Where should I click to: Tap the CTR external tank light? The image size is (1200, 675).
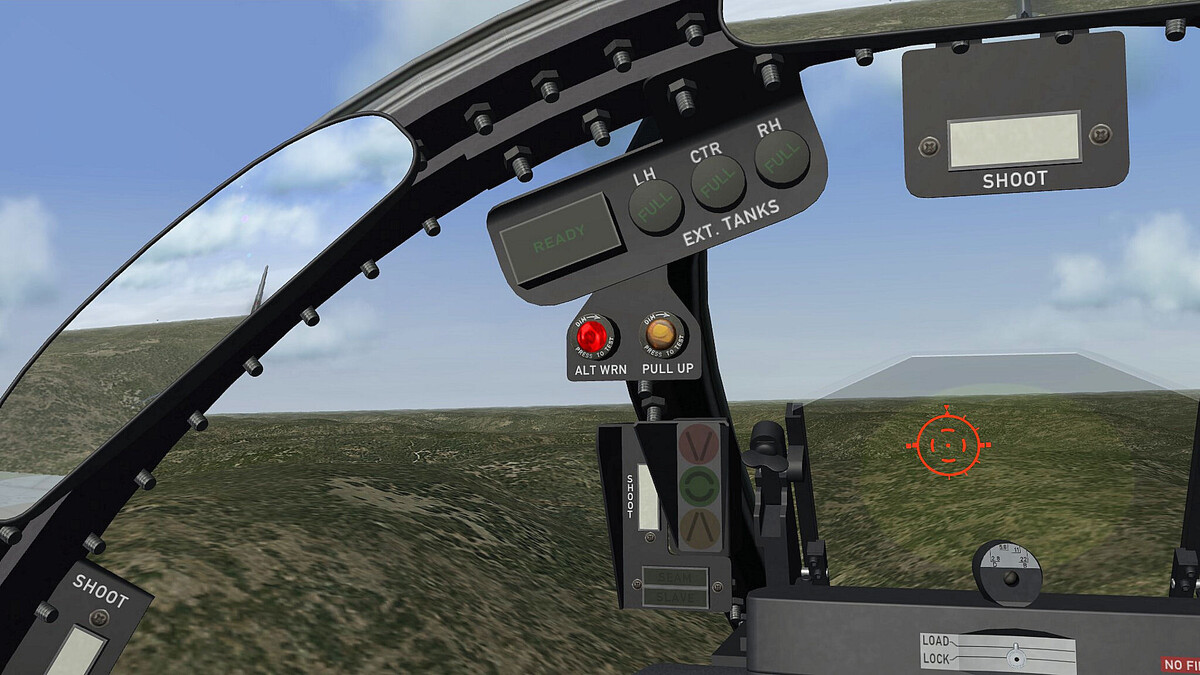click(718, 182)
